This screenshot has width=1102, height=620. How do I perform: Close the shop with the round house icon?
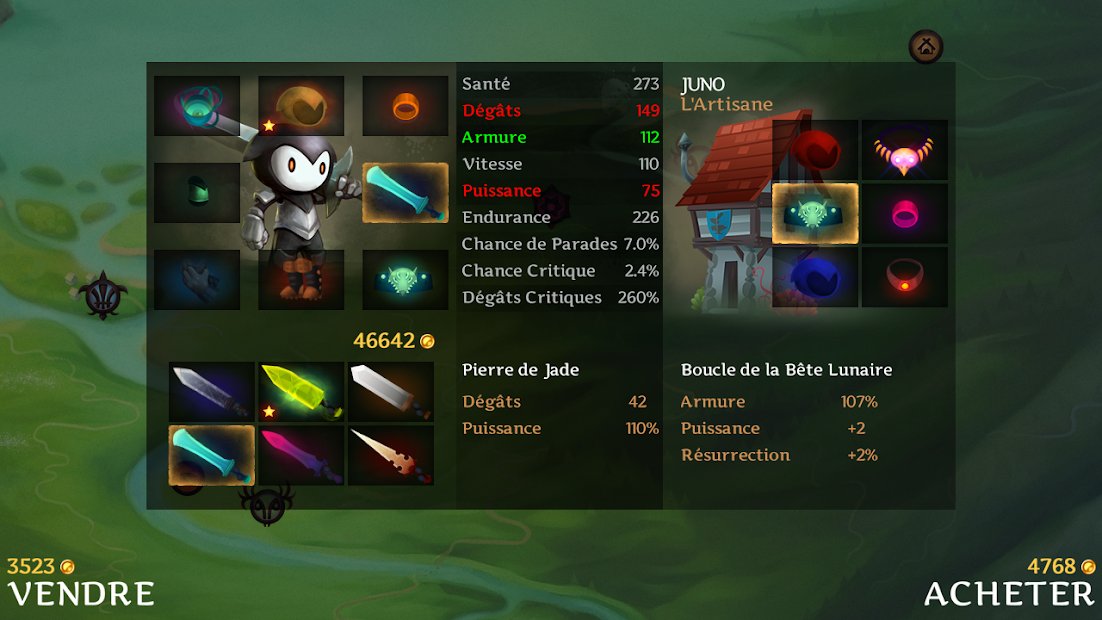pos(926,45)
